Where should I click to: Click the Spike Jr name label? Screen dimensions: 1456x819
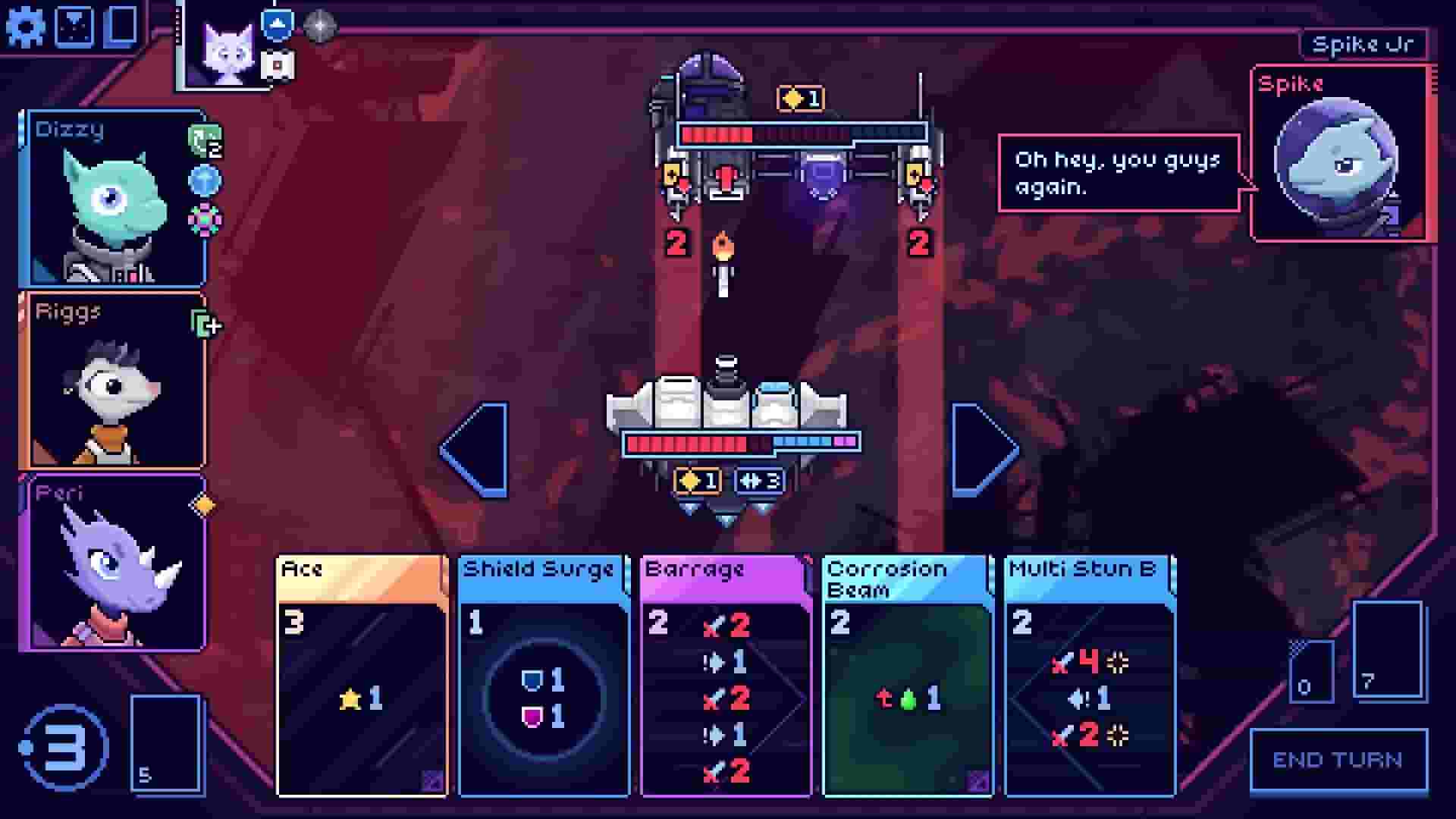click(1362, 42)
